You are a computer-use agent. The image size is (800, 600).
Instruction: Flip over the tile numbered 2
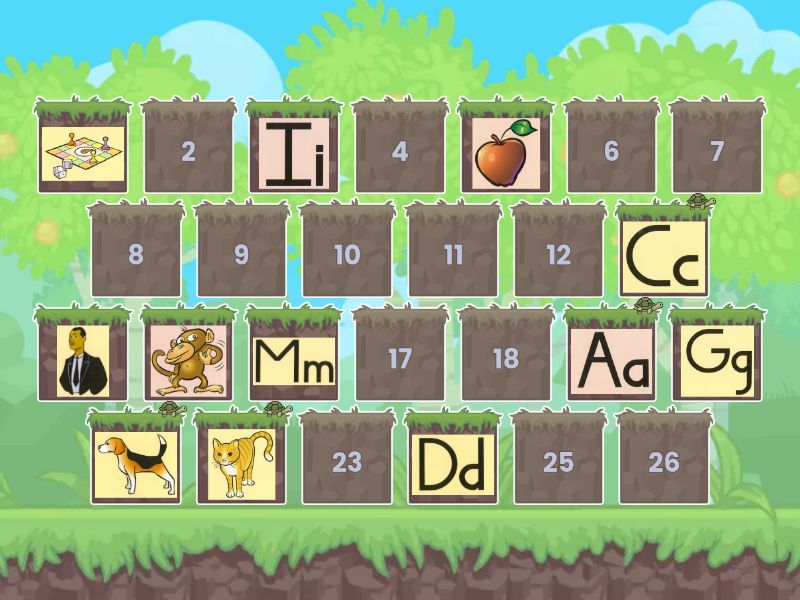point(188,152)
